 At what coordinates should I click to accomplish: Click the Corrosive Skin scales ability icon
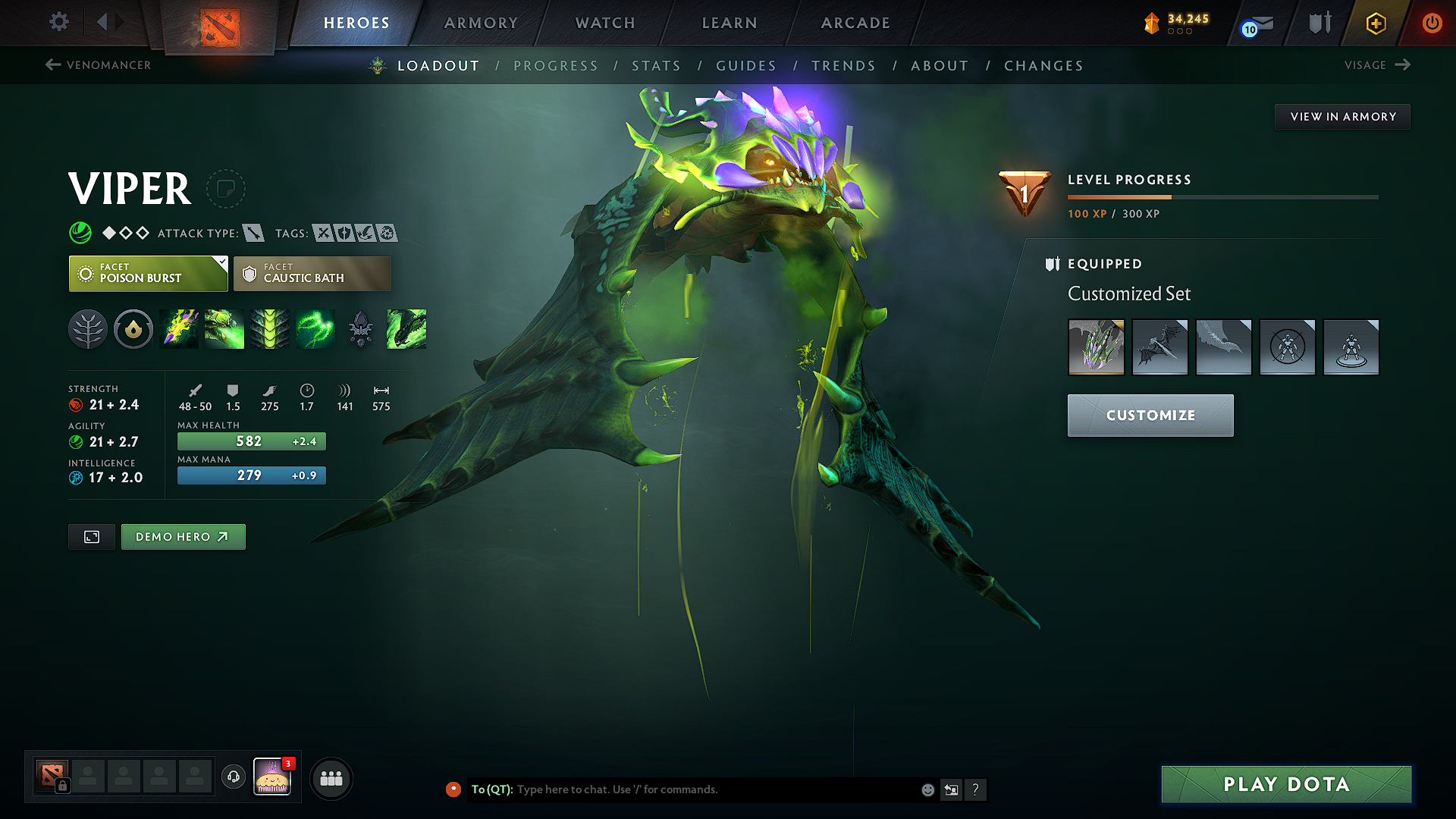[270, 329]
